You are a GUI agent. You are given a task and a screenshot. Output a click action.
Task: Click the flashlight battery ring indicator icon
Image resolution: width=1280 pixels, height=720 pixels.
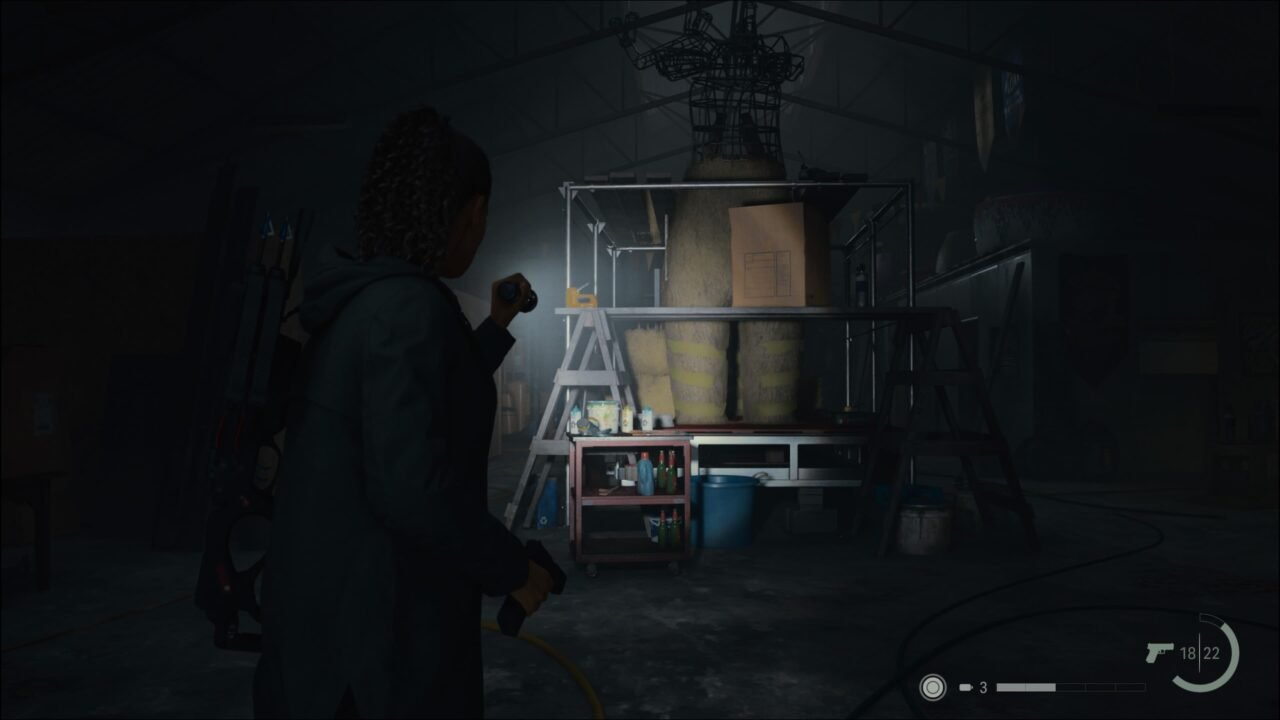[x=931, y=686]
